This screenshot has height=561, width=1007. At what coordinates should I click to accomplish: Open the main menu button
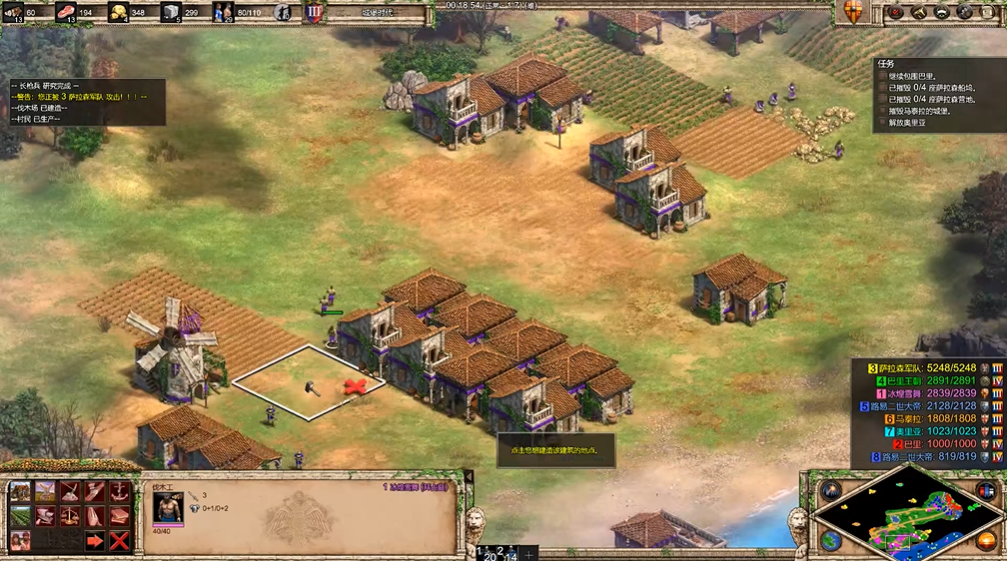click(988, 12)
